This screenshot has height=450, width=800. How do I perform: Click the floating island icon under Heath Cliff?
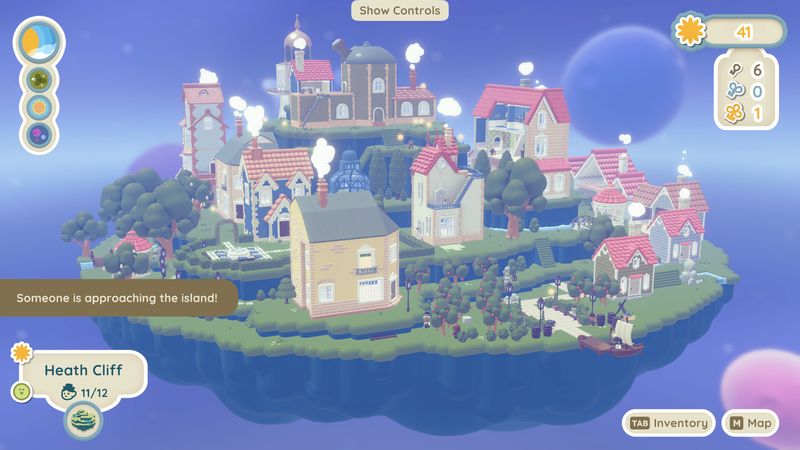[84, 420]
